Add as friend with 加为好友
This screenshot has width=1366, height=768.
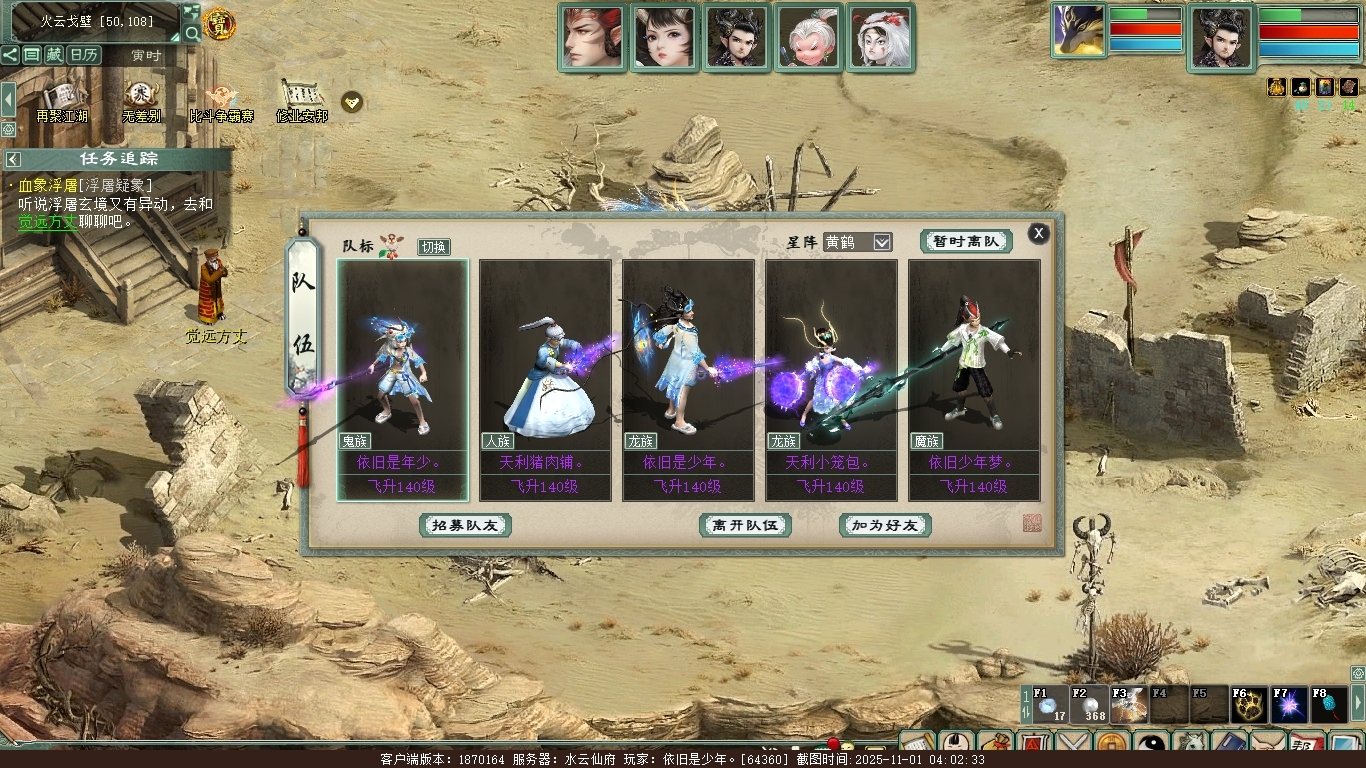[885, 525]
